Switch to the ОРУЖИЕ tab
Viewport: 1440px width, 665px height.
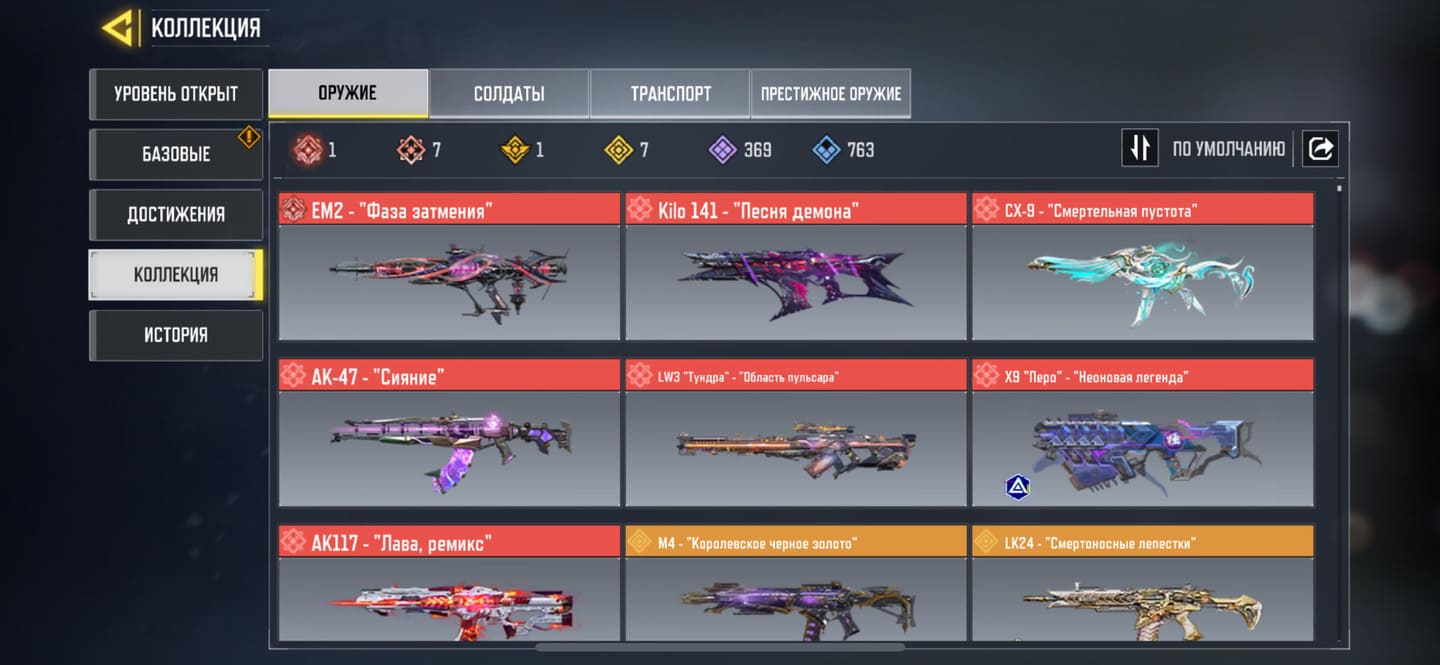tap(348, 93)
